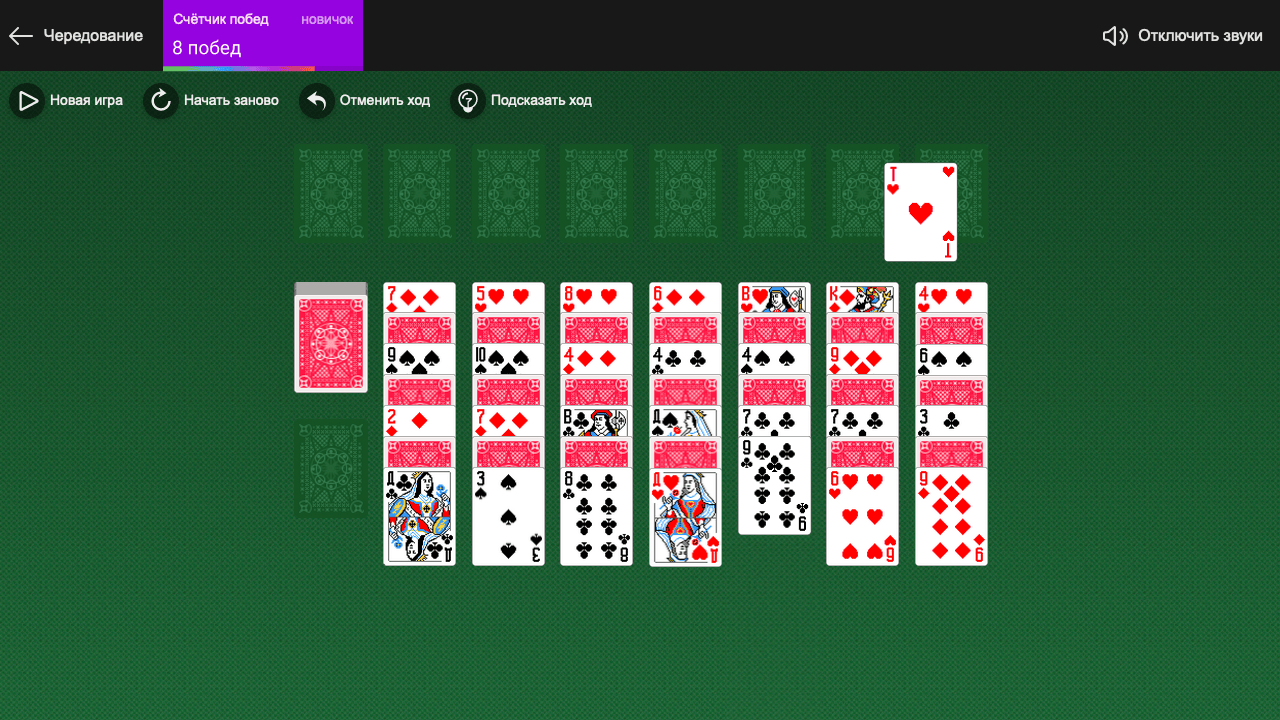Click the play triangle icon for Новая игра

(26, 100)
